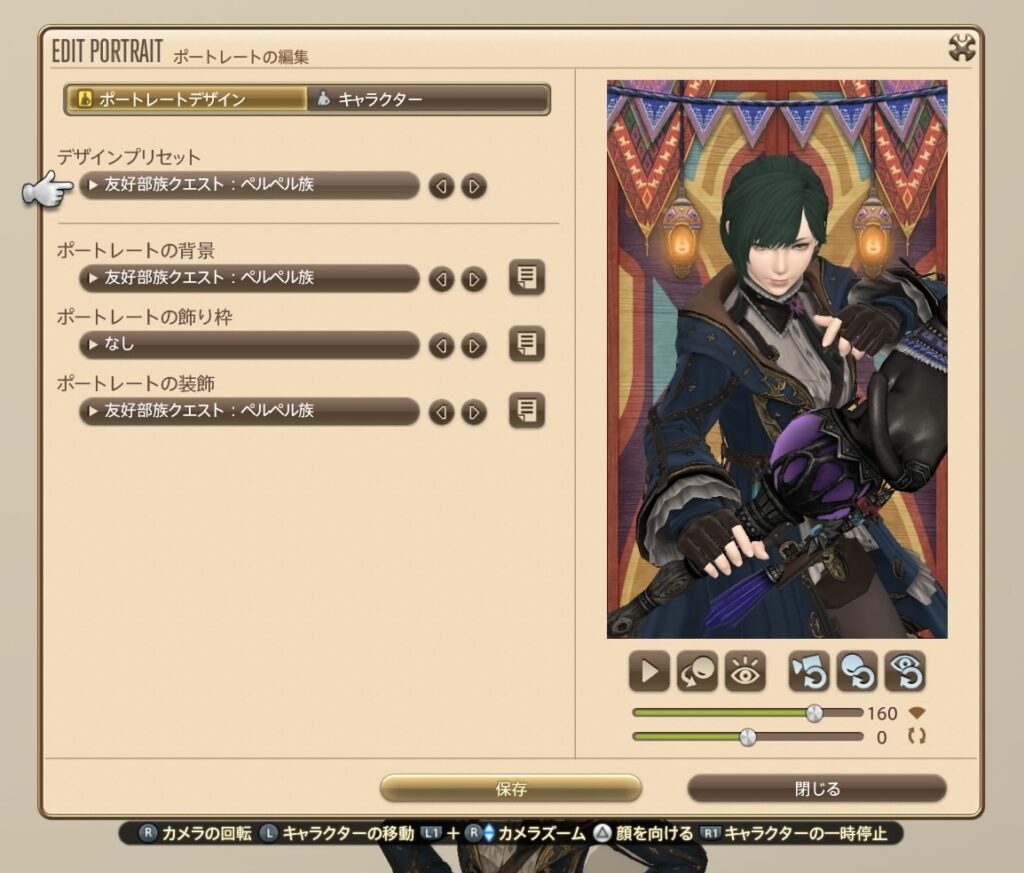Open the ポートレートの装飾 dropdown

click(x=249, y=411)
